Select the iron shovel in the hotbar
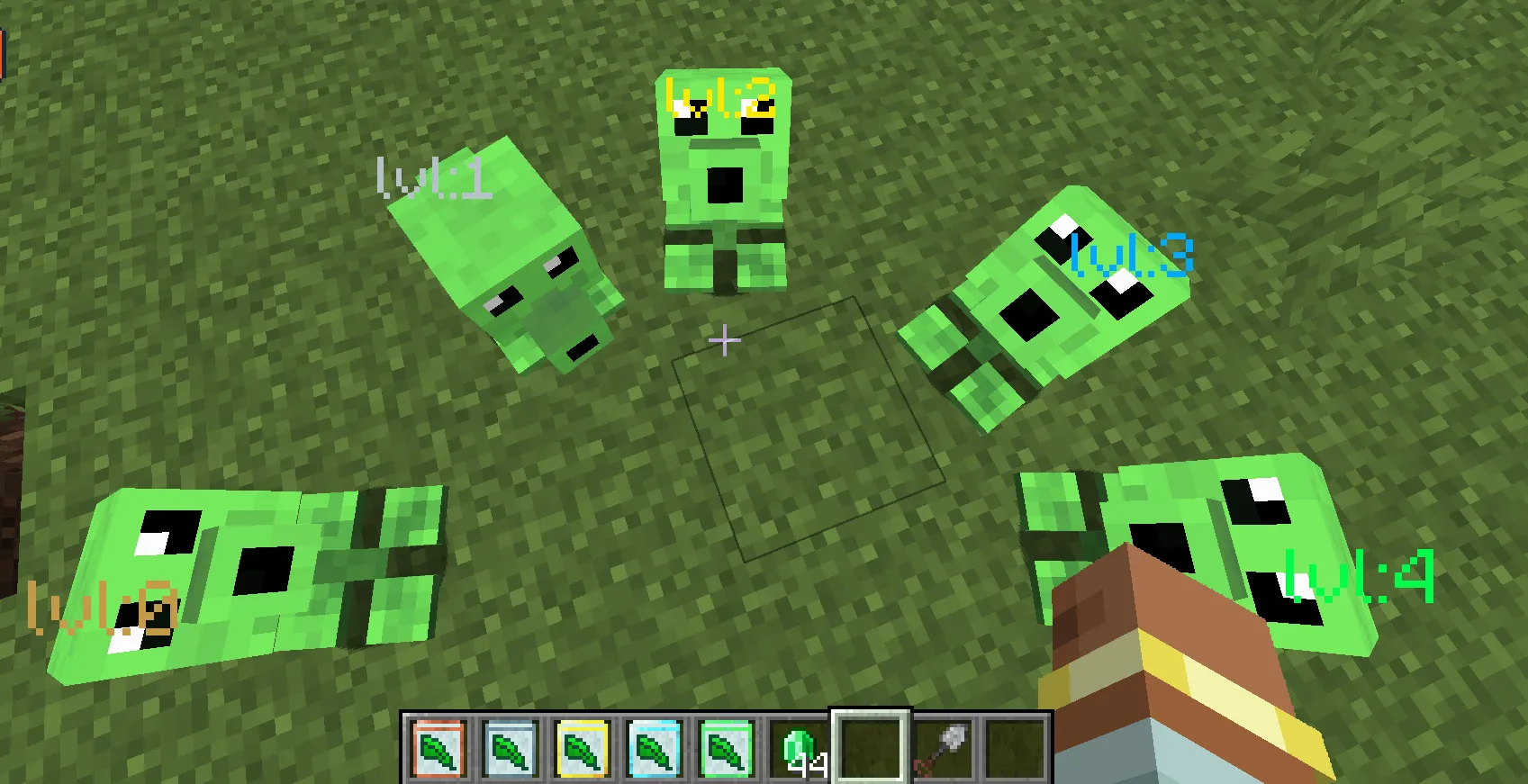The image size is (1528, 784). [944, 747]
